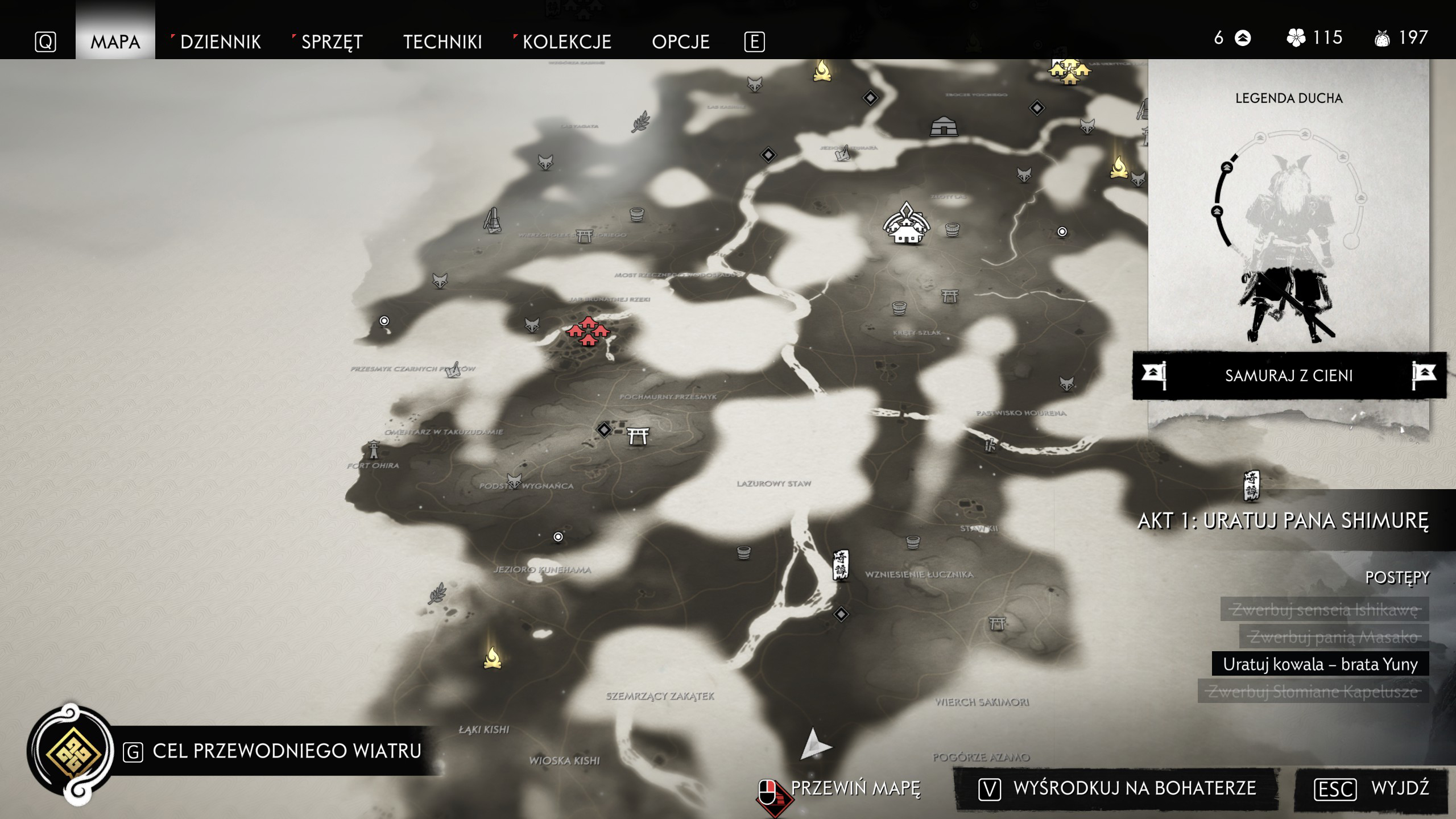The width and height of the screenshot is (1456, 819).
Task: Switch to the Dziennik tab
Action: pyautogui.click(x=220, y=42)
